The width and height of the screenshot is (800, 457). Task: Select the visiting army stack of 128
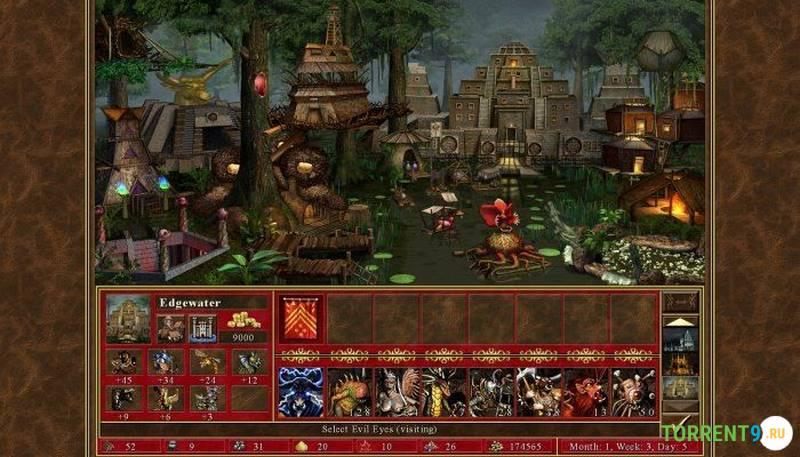(349, 392)
